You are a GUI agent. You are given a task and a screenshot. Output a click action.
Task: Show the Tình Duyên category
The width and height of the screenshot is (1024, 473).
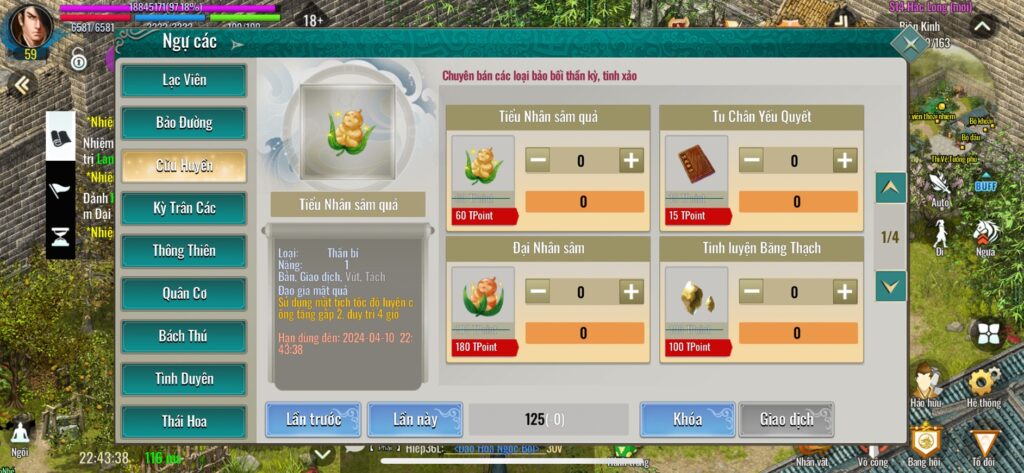click(183, 379)
